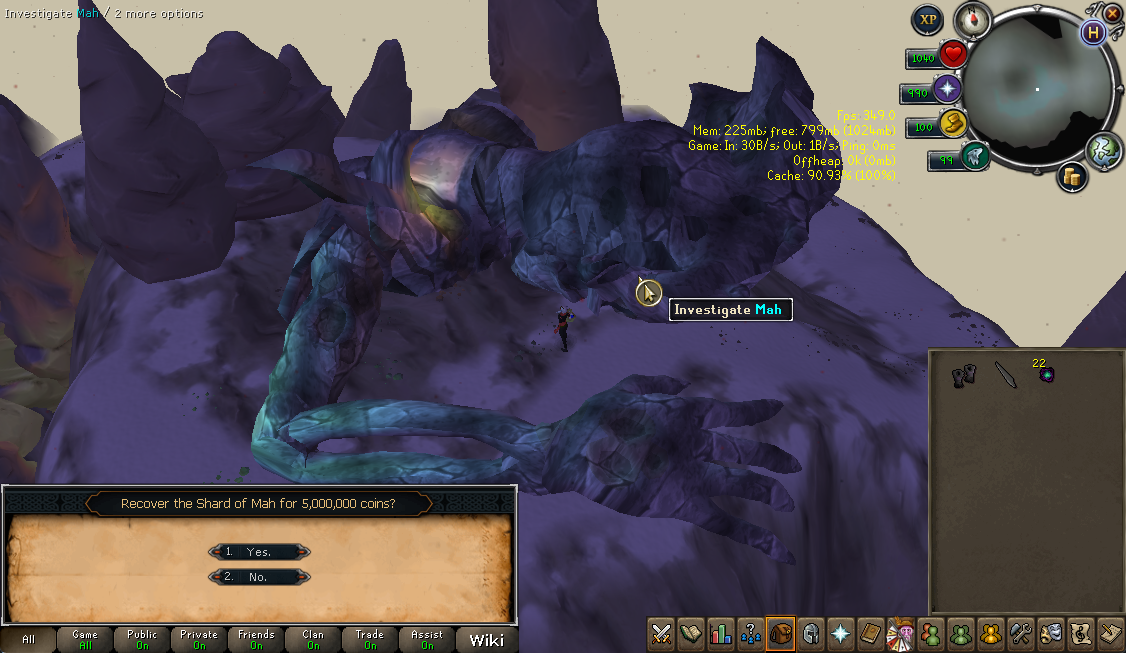Toggle run with the boot energy orb
Viewport: 1126px width, 653px height.
coord(951,125)
